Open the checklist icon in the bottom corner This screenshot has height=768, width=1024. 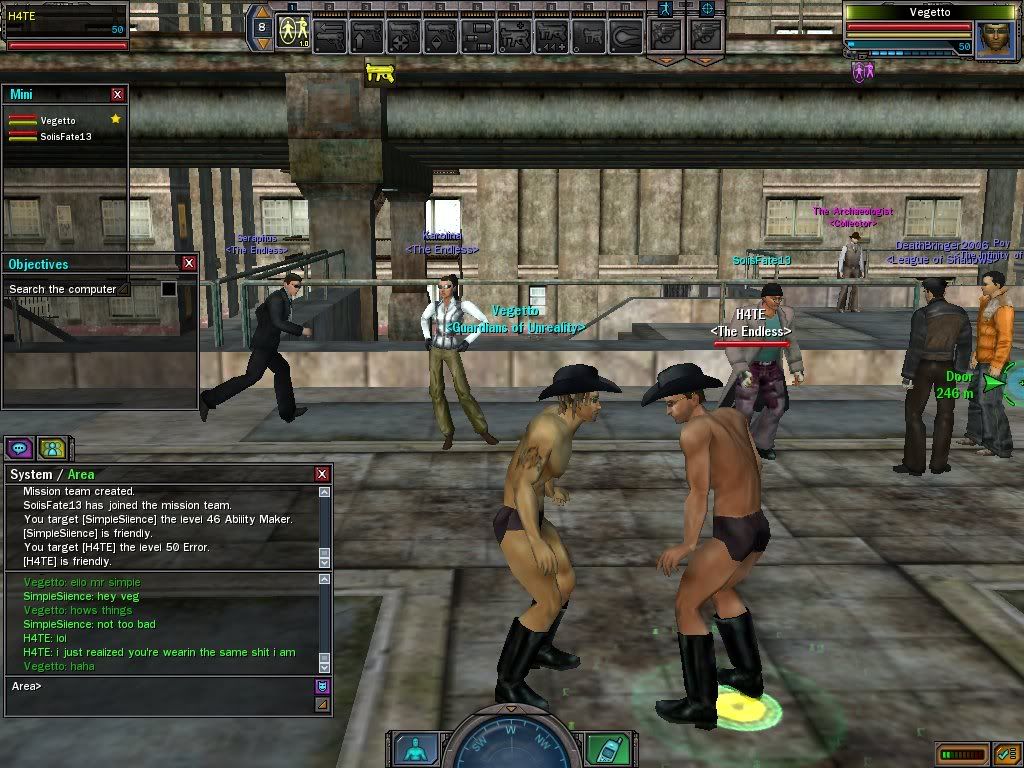1006,752
